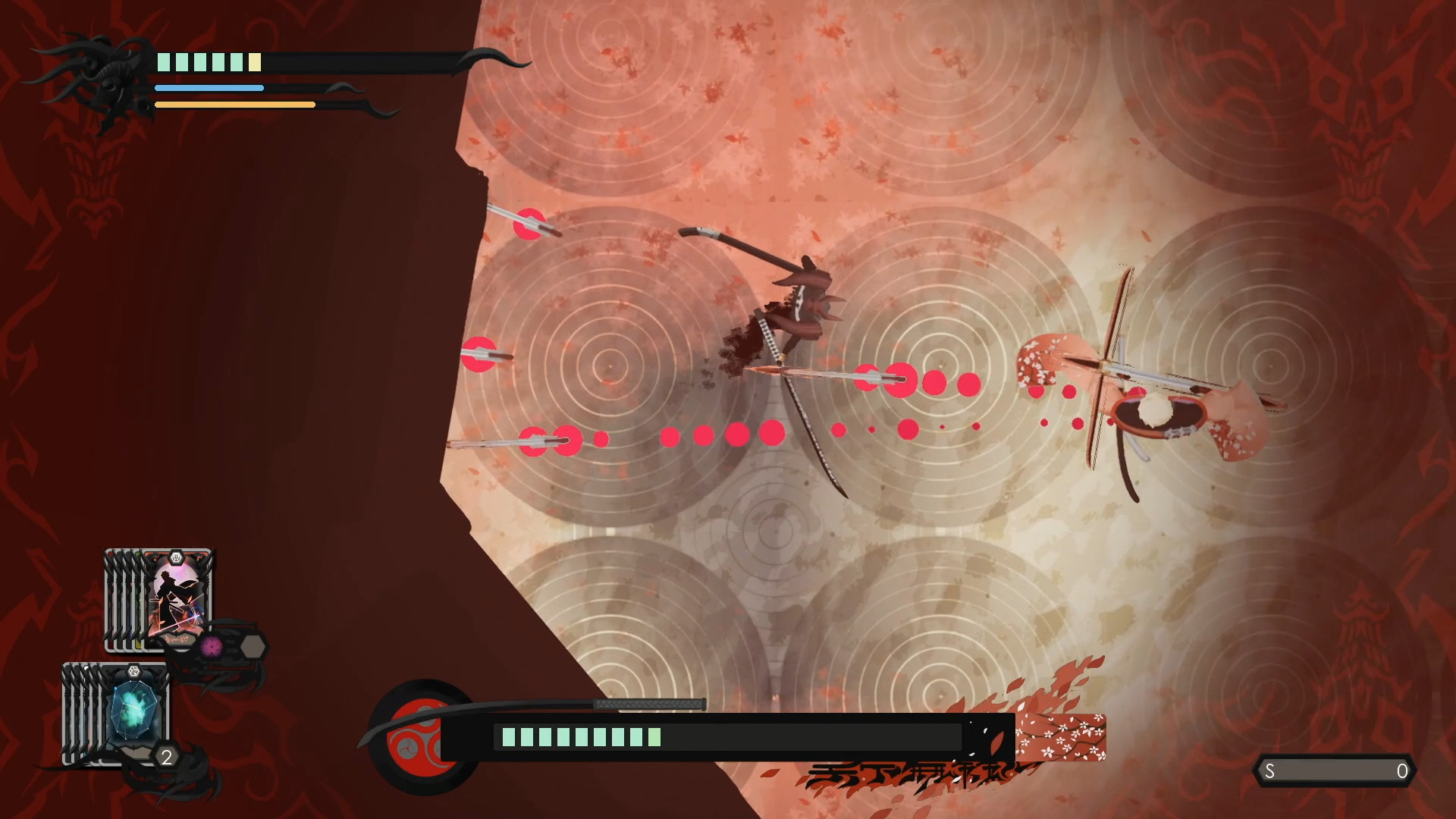Image resolution: width=1456 pixels, height=819 pixels.
Task: Open the S-rank score panel
Action: [1335, 770]
